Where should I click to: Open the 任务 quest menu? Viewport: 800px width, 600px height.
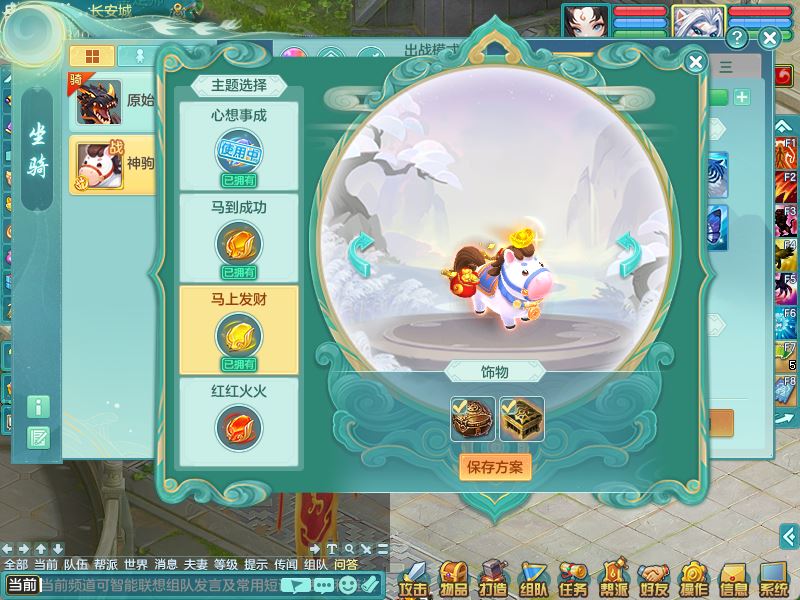coord(573,579)
